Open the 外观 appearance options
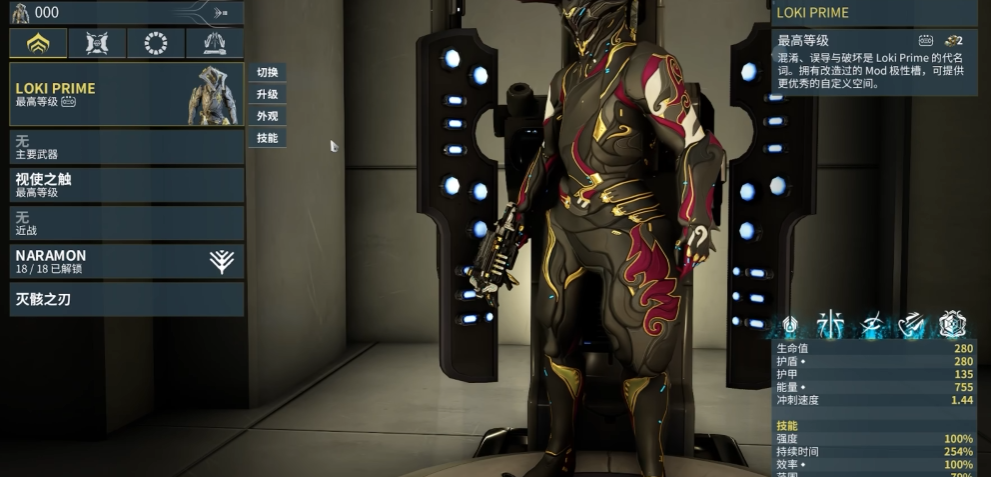The image size is (991, 477). (x=267, y=116)
